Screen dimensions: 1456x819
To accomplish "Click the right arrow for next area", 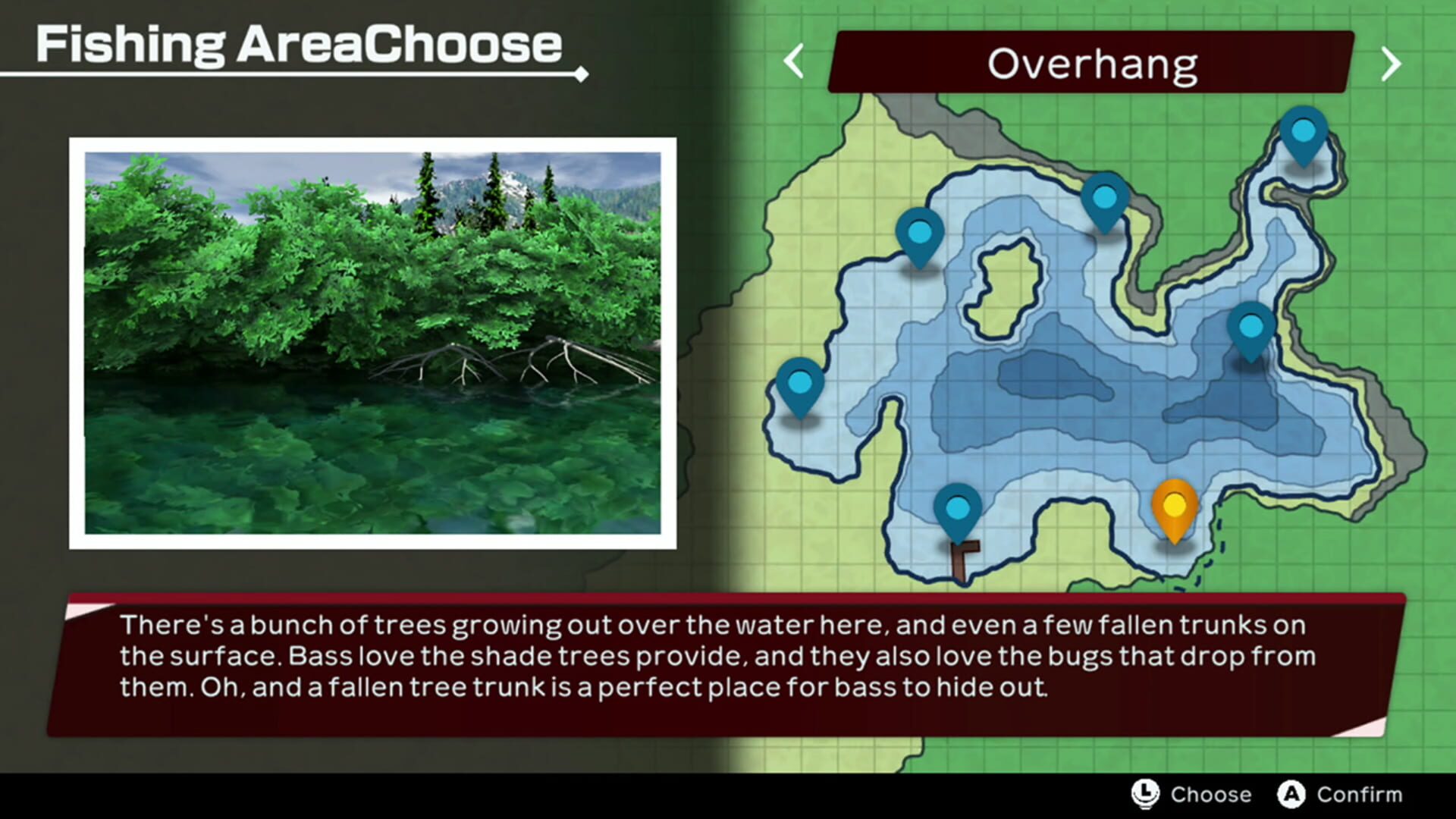I will point(1392,62).
